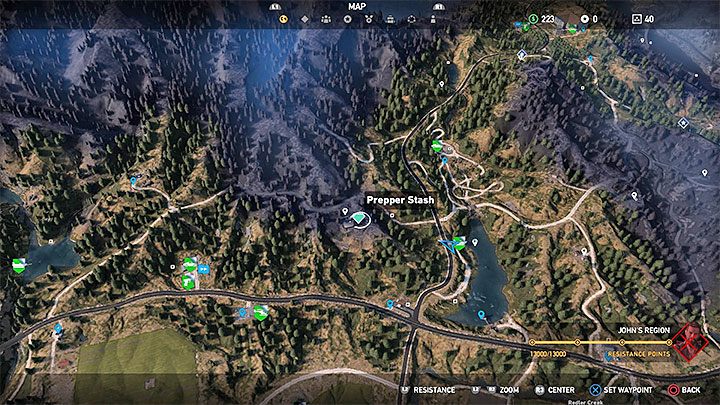
Task: Pick the green shield marker beside the left-edge lake
Action: [18, 266]
